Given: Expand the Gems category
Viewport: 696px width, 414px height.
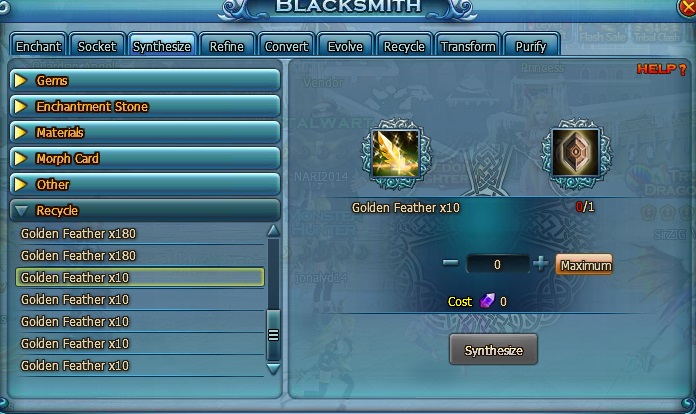Looking at the screenshot, I should click(144, 80).
